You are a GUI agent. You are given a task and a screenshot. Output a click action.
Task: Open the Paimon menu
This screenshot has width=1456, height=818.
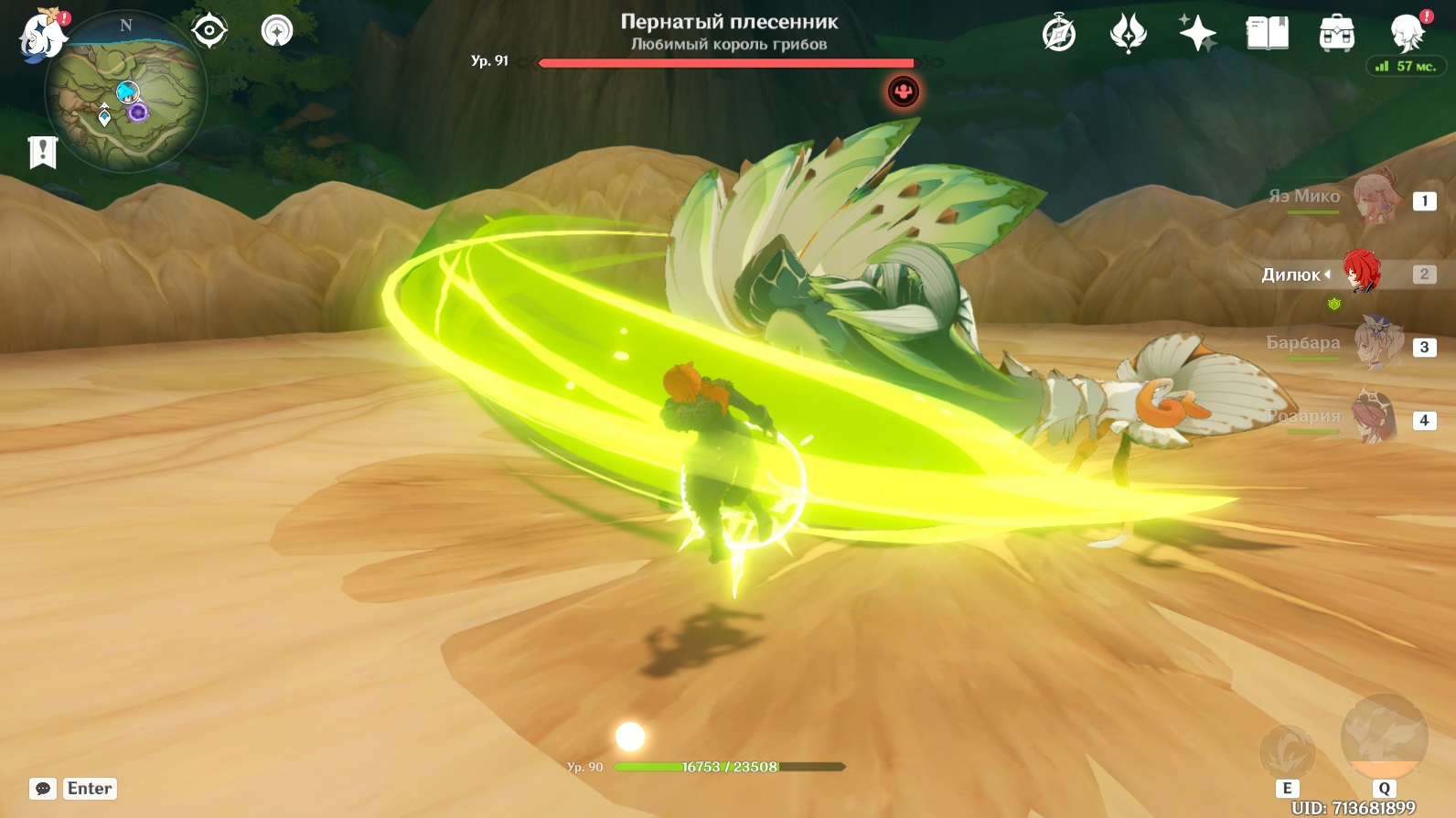click(42, 37)
